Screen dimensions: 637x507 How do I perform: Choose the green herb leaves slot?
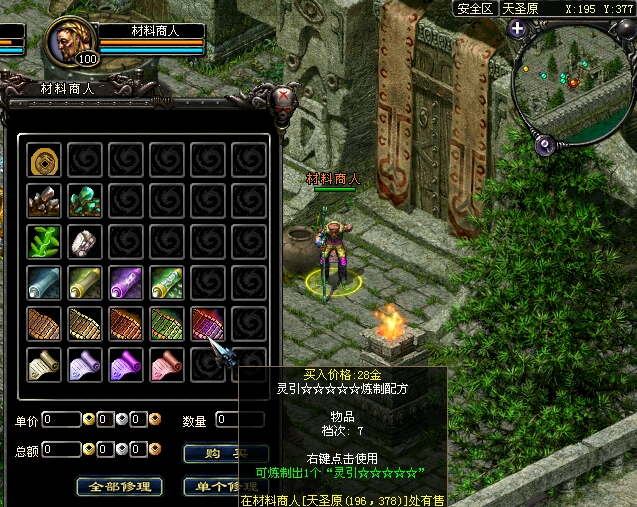pyautogui.click(x=44, y=242)
